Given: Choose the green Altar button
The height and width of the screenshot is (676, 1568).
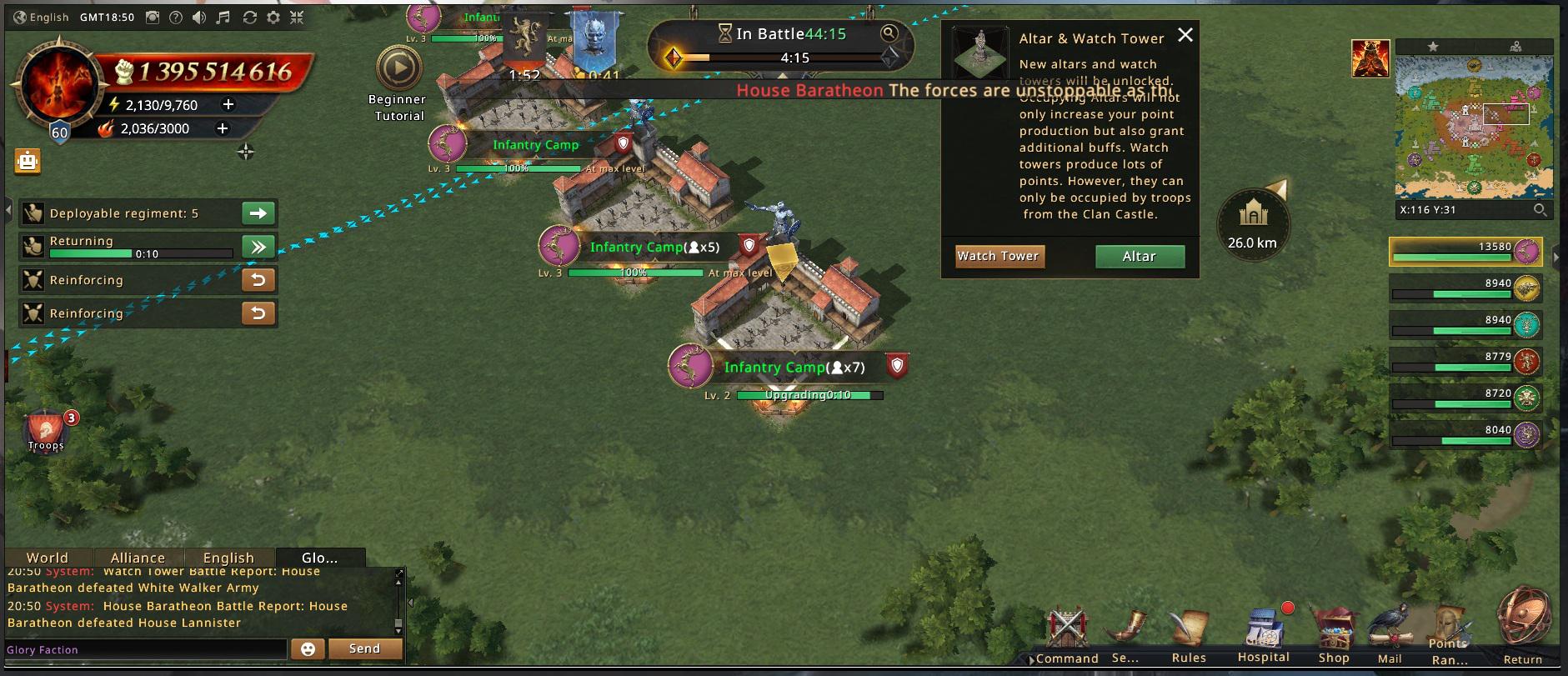Looking at the screenshot, I should (x=1140, y=257).
